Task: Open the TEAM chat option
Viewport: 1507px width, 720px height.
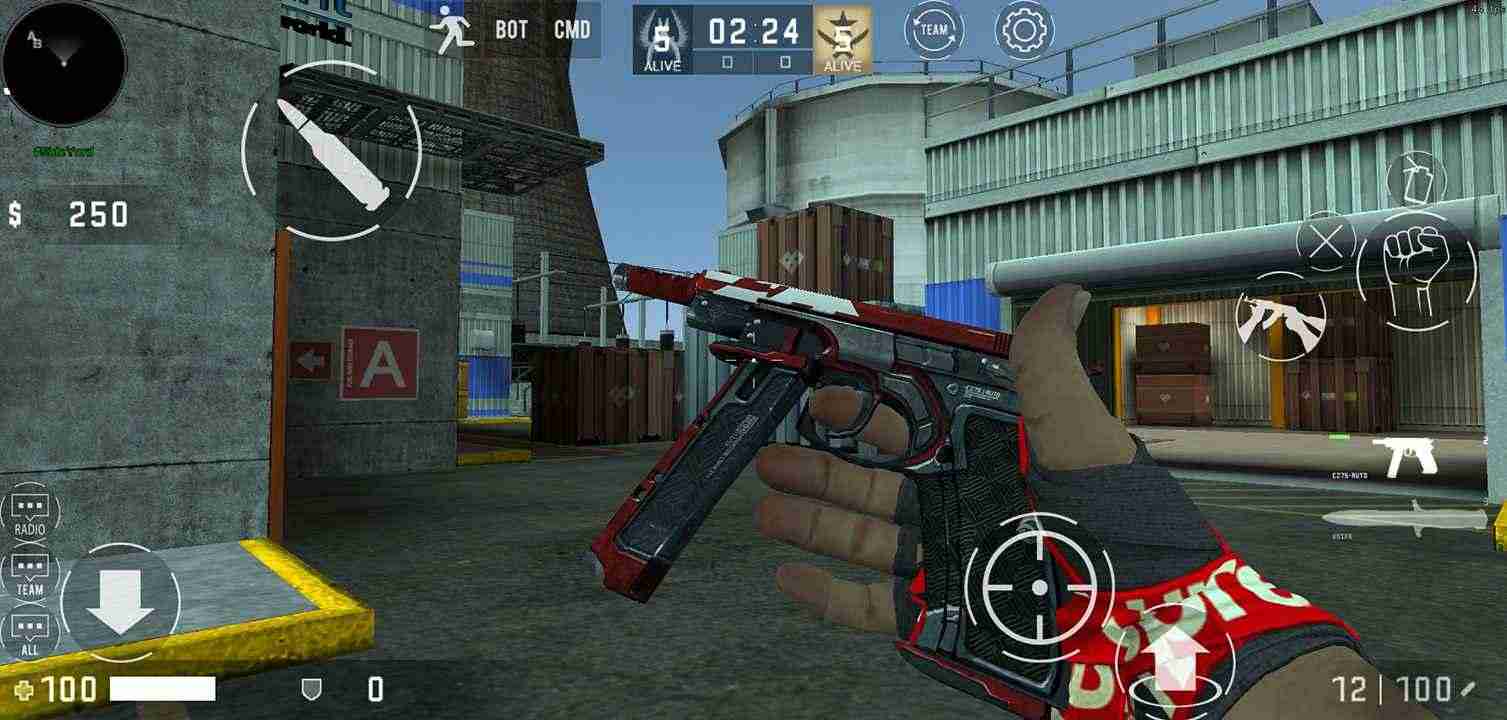Action: (x=31, y=576)
